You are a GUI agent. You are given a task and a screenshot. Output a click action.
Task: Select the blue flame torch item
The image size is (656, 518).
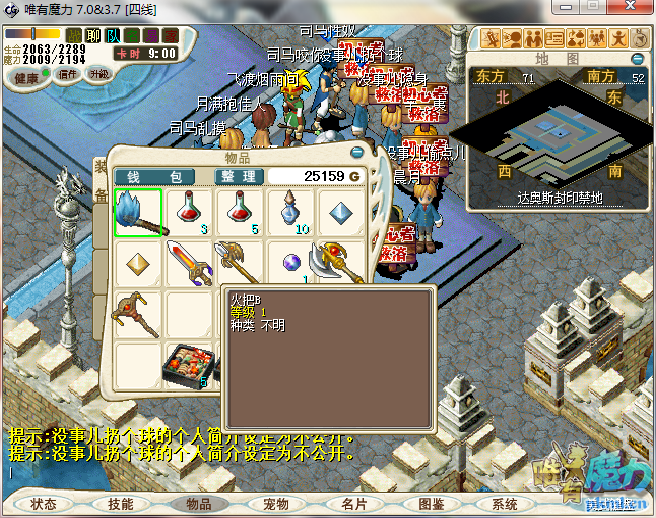tap(137, 212)
